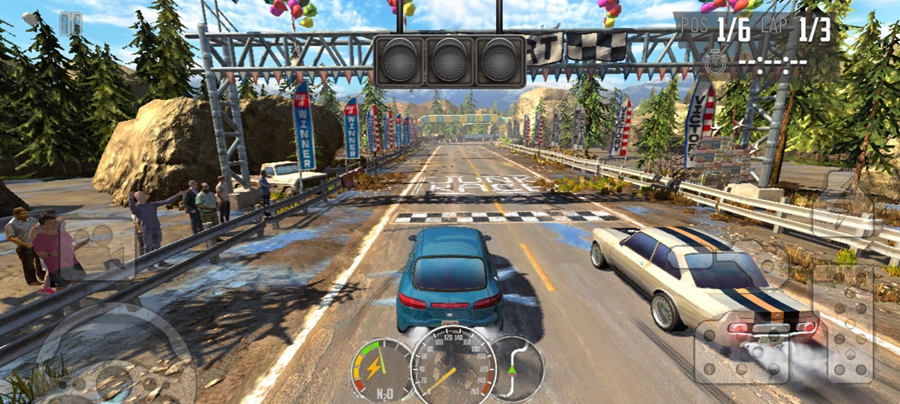
Task: Click the circular track minimap
Action: [x=517, y=370]
